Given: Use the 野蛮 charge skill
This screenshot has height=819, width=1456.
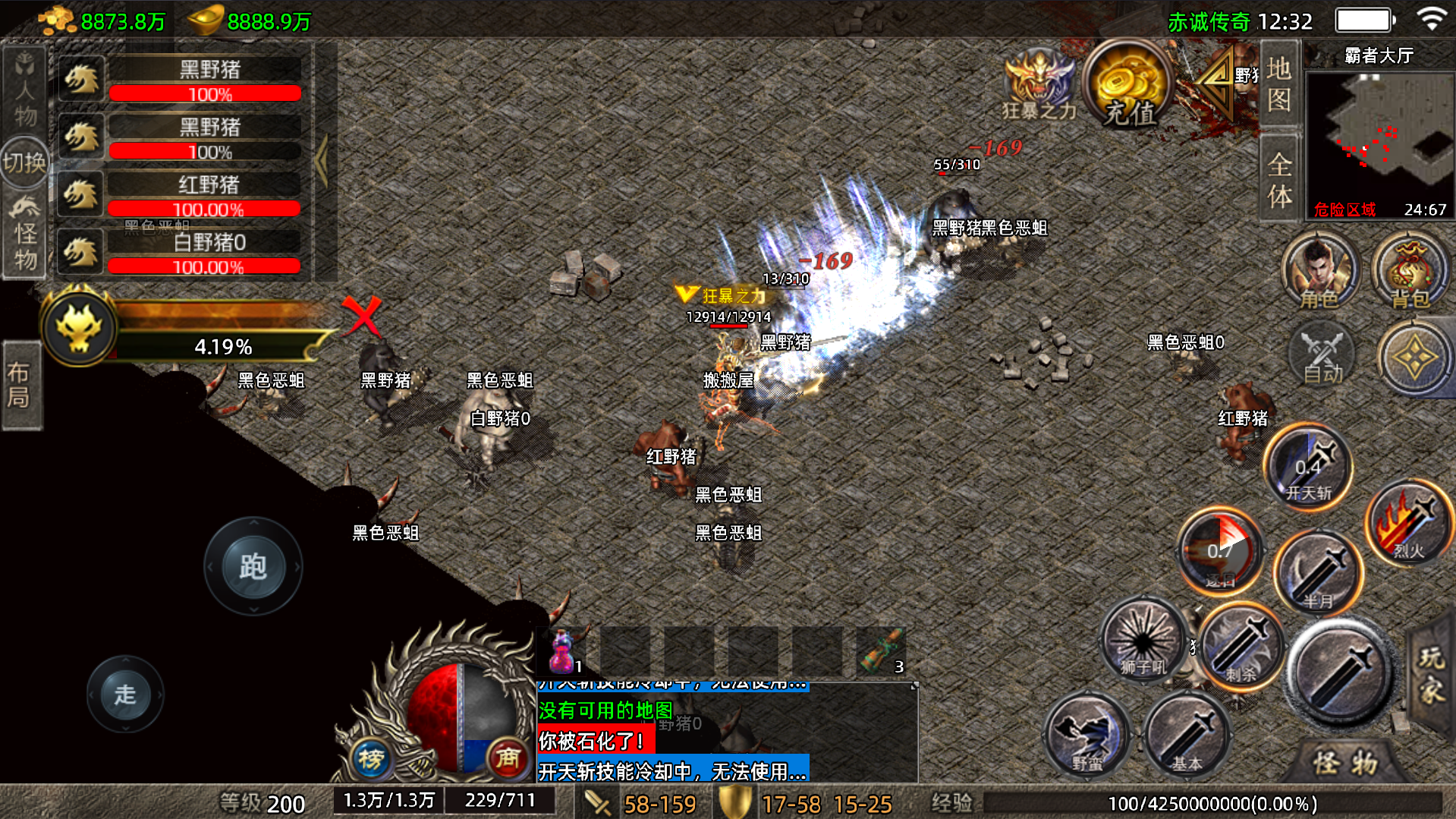Looking at the screenshot, I should 1087,736.
